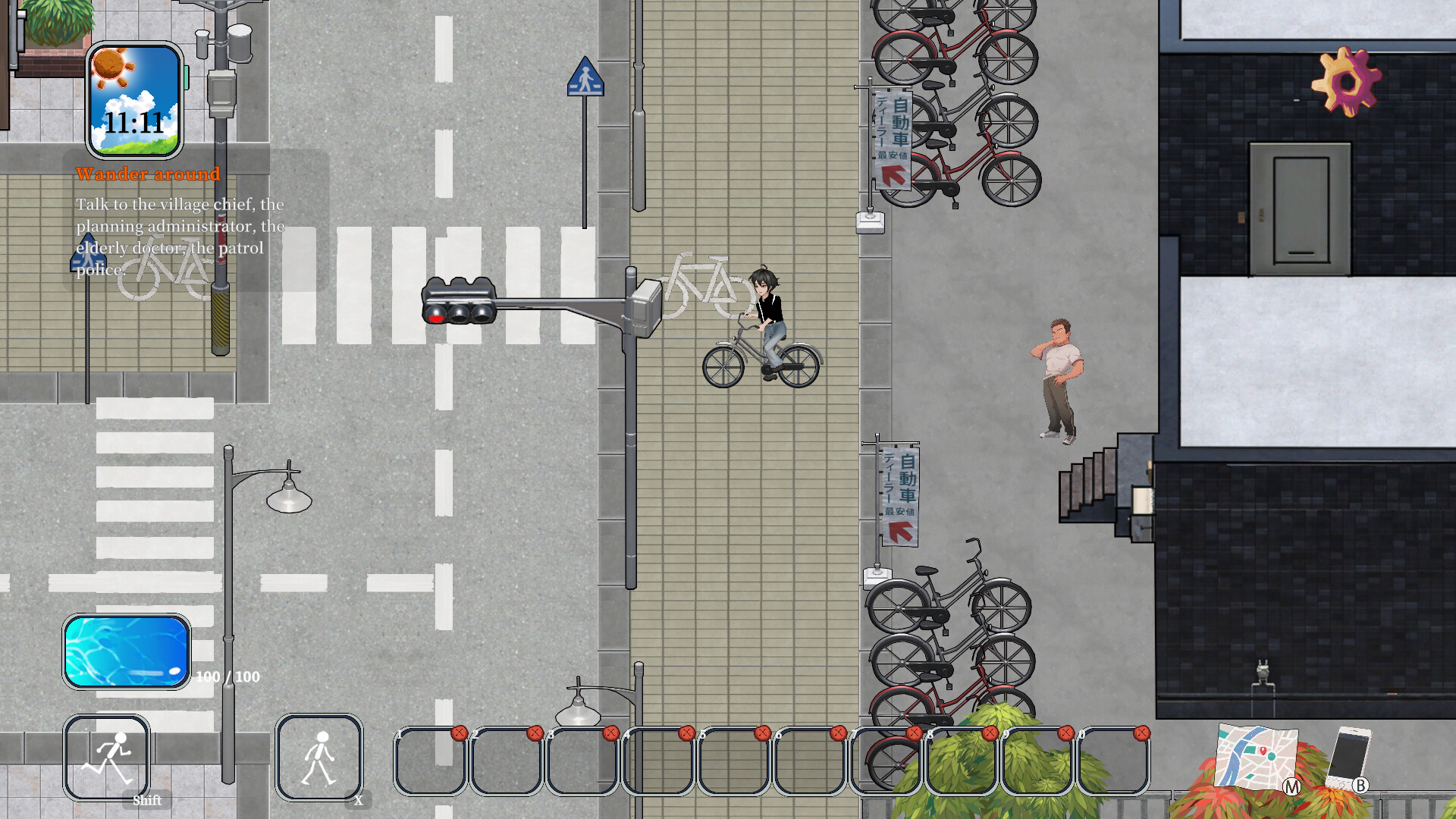Viewport: 1456px width, 819px height.
Task: Click the red X icon on hotbar slot 1
Action: click(x=458, y=732)
